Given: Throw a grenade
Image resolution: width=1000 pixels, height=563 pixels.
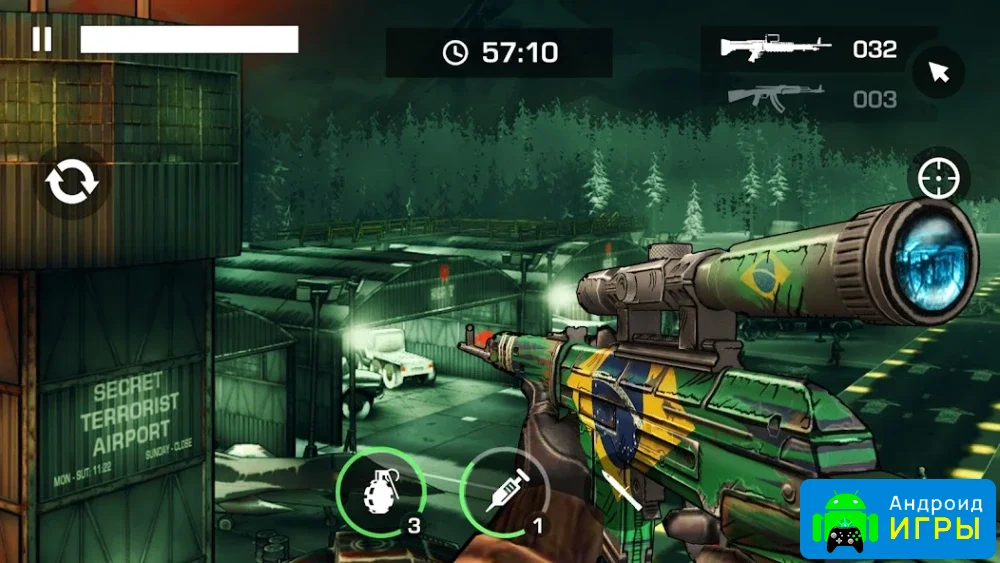Looking at the screenshot, I should [x=381, y=492].
